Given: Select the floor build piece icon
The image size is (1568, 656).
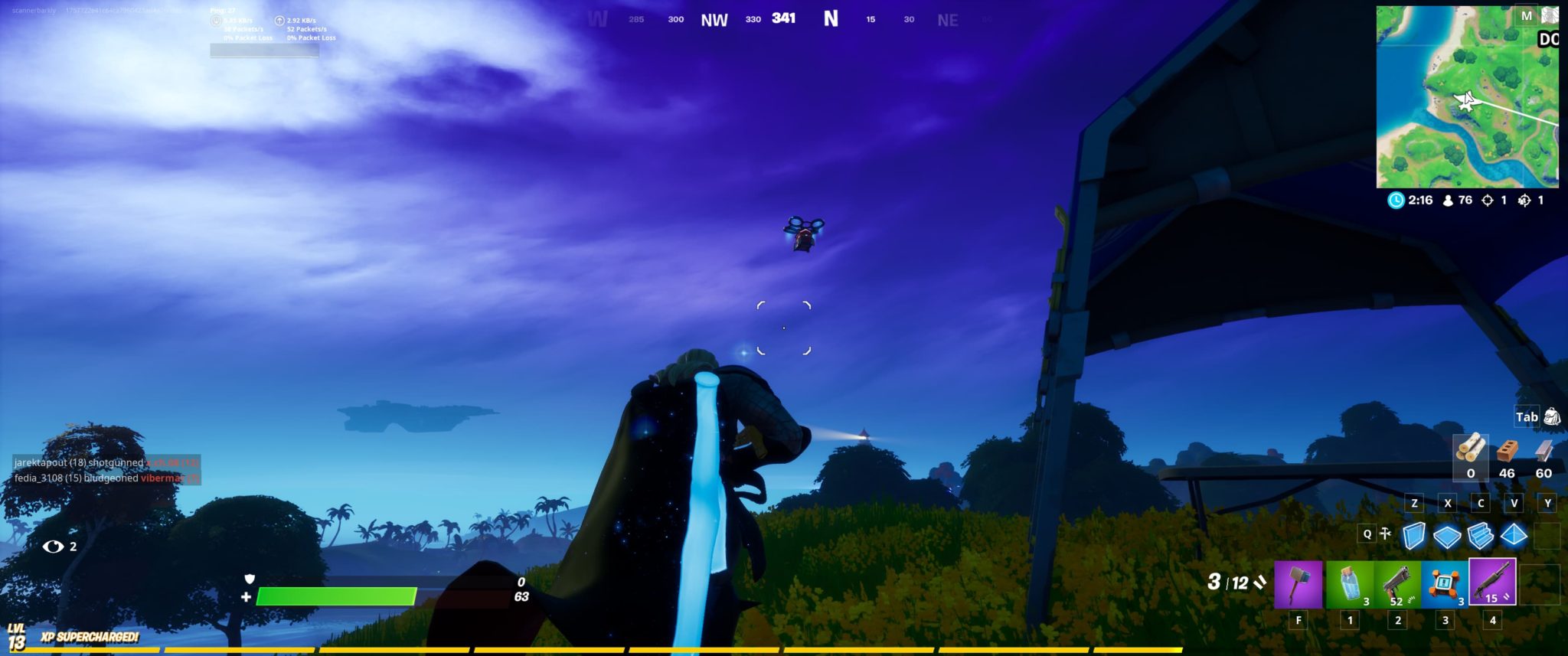Looking at the screenshot, I should (1446, 535).
